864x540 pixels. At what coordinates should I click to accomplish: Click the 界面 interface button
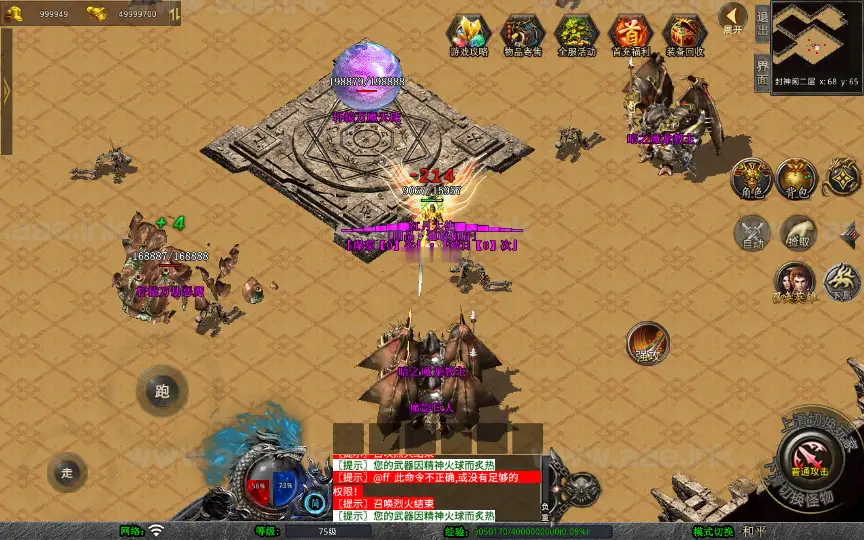762,72
